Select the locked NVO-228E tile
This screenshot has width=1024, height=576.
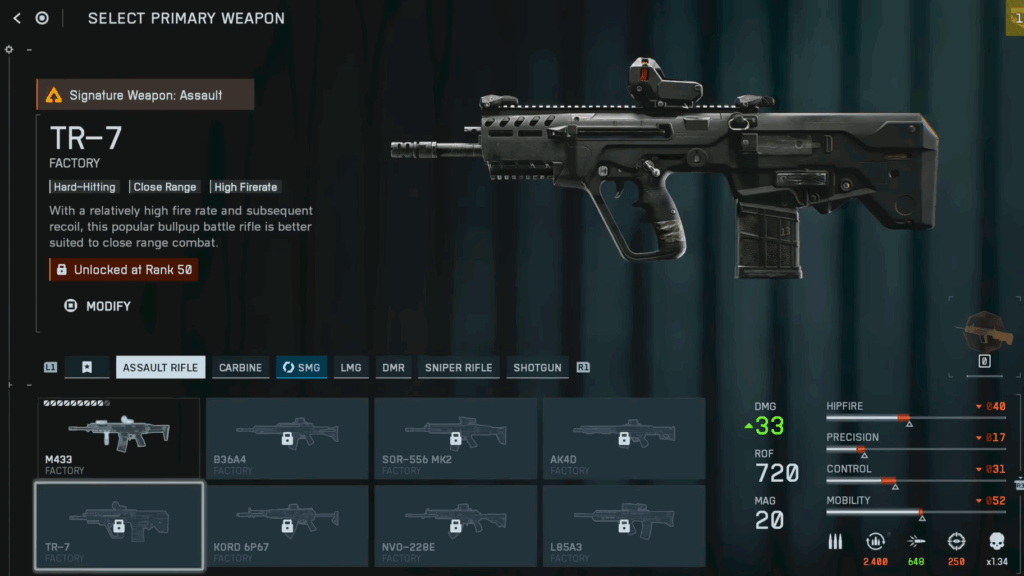pyautogui.click(x=455, y=526)
